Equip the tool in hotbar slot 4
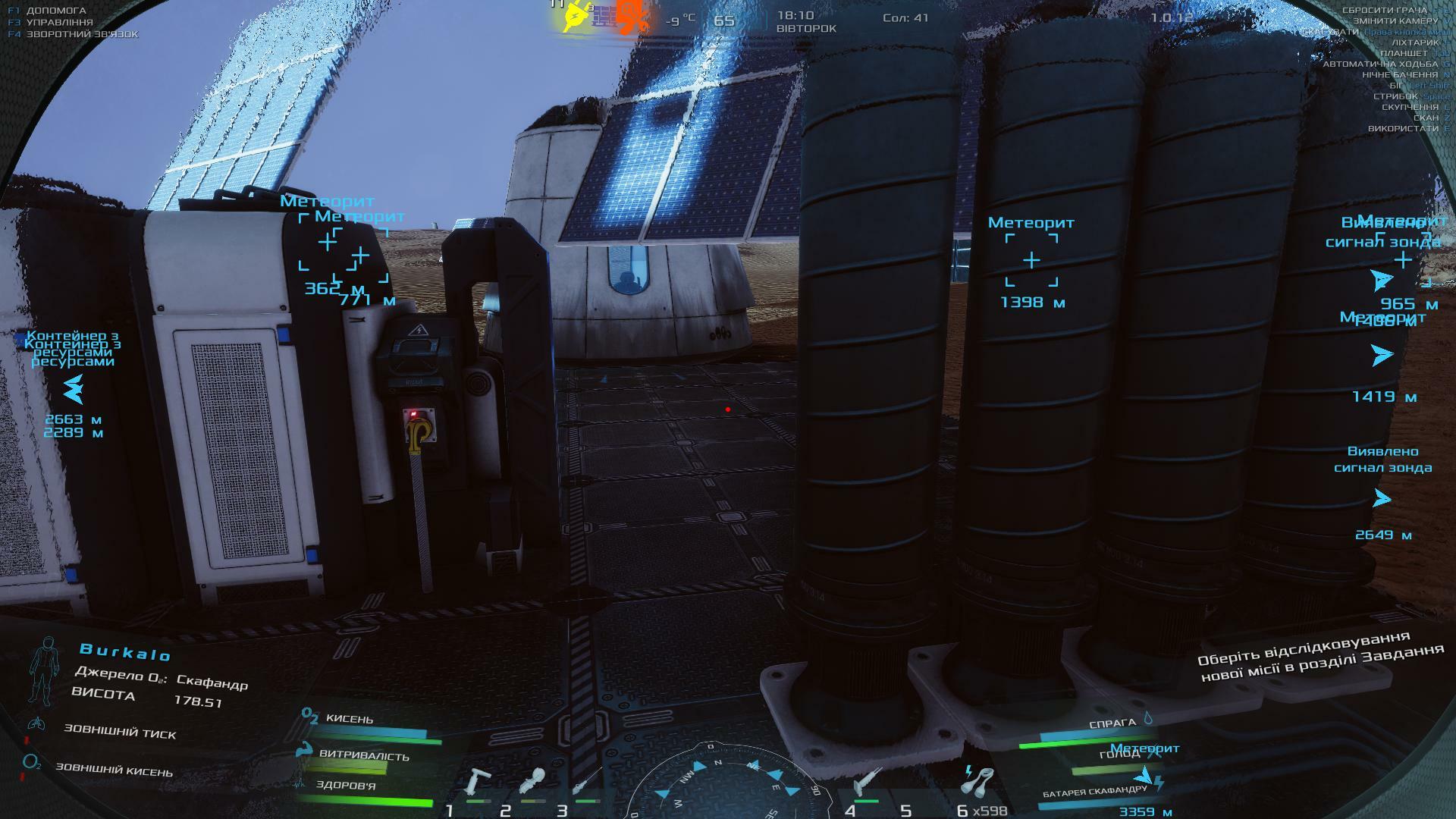1456x819 pixels. pos(866,783)
